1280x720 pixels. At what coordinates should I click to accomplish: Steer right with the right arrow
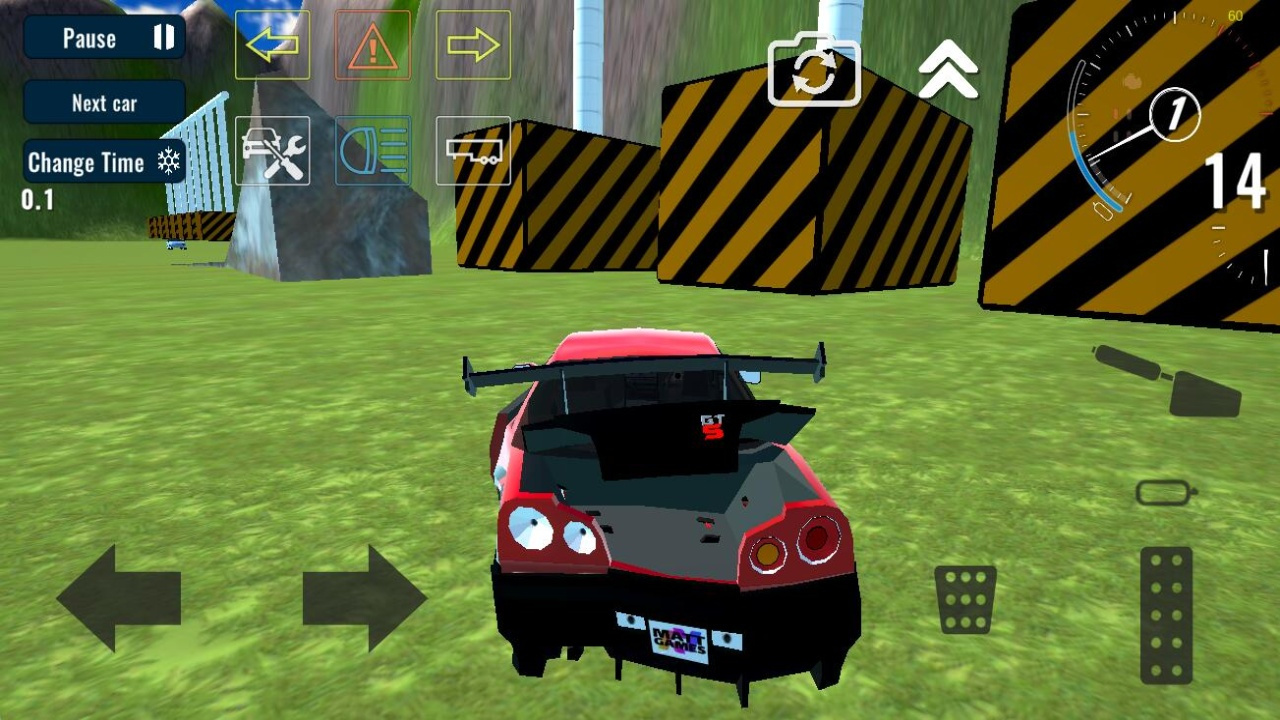(x=364, y=598)
